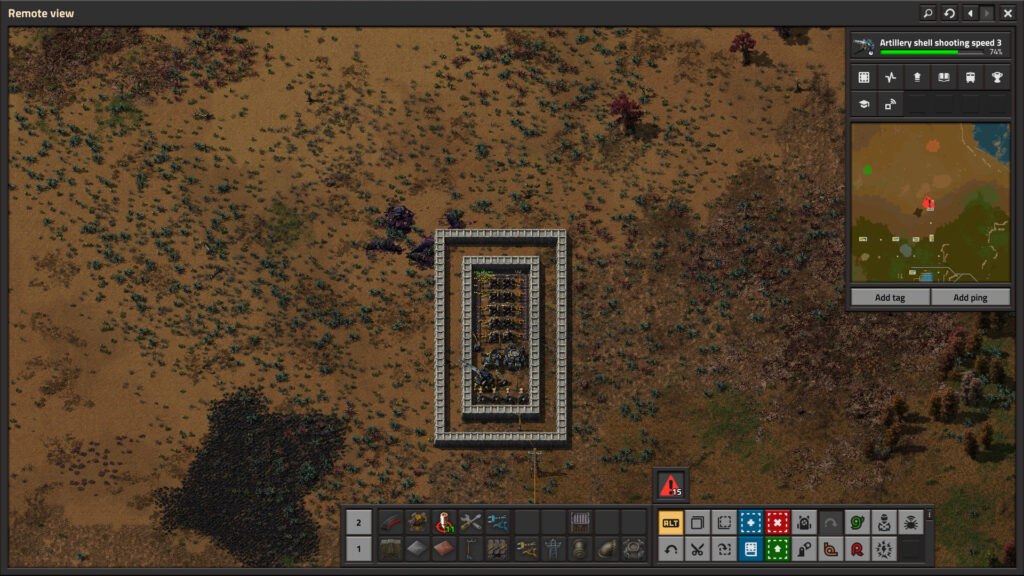Open the blue blueprint book tool
This screenshot has height=576, width=1024.
750,548
